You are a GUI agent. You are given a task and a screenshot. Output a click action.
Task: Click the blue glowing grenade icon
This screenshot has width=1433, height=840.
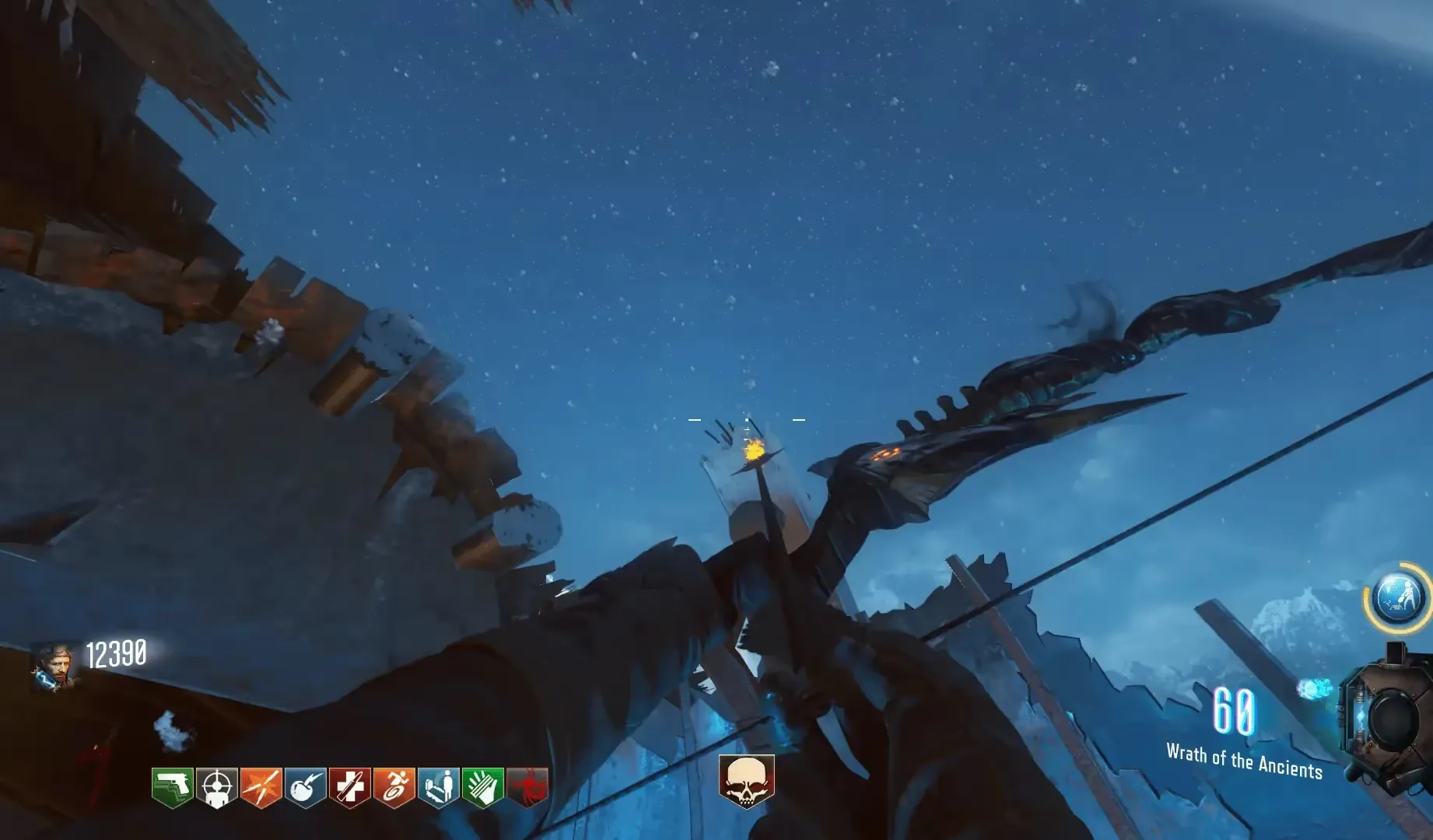point(1314,689)
